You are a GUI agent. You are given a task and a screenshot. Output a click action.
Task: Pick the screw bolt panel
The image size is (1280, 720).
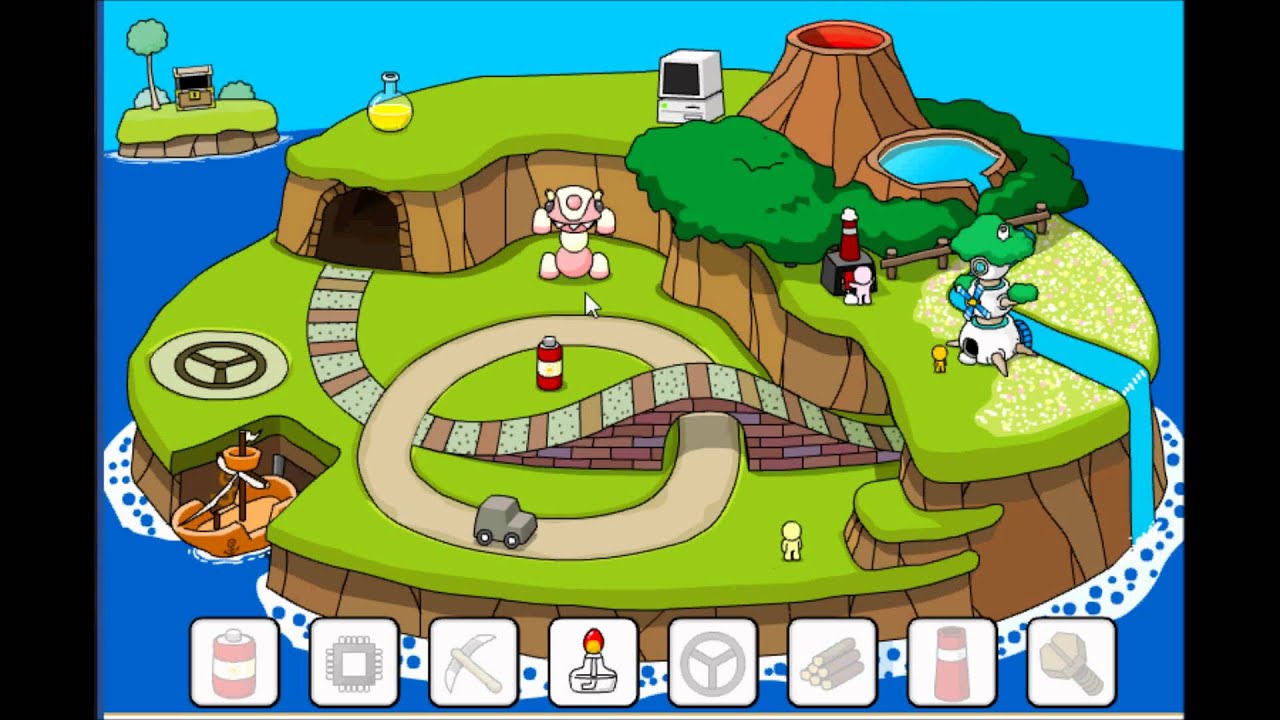[x=1071, y=662]
